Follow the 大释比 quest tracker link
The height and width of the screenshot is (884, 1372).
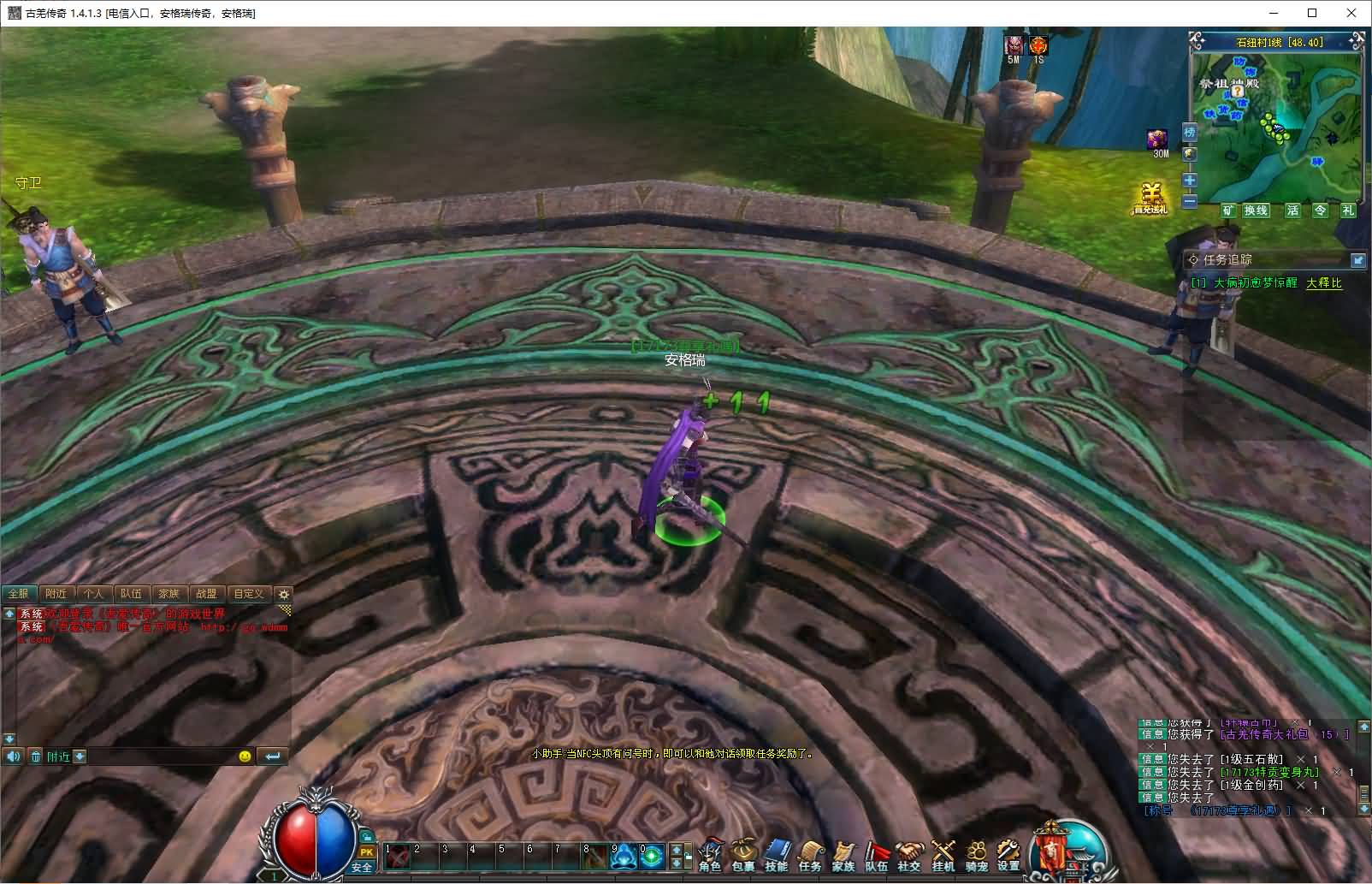[x=1323, y=283]
